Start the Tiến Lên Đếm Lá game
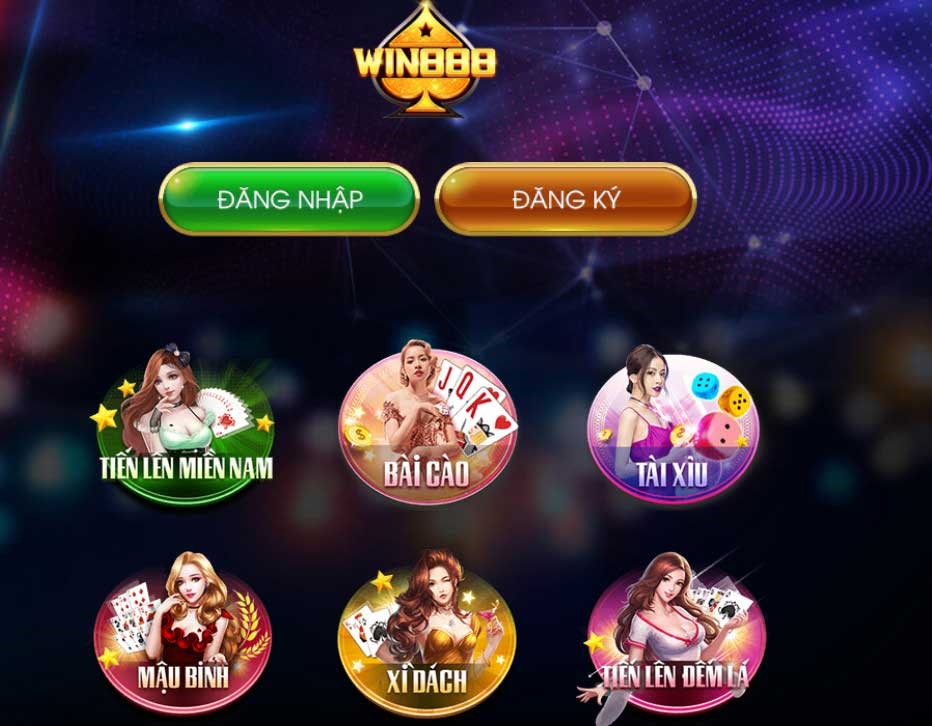The width and height of the screenshot is (932, 726). tap(671, 636)
